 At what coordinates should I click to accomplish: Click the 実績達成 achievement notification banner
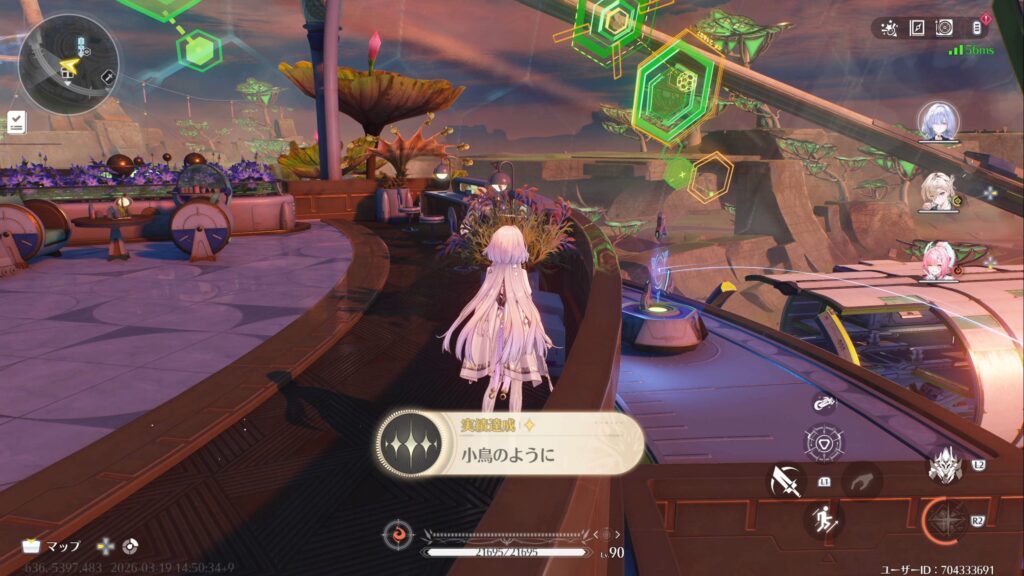click(510, 444)
